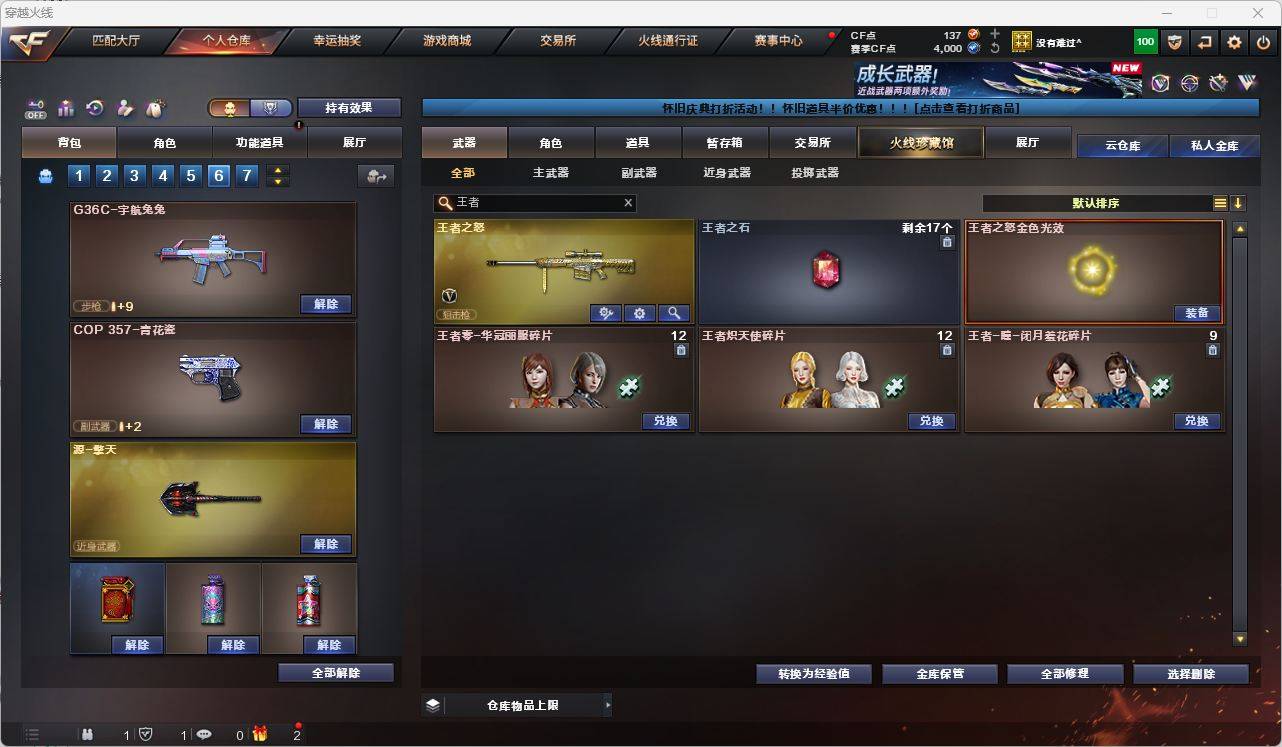Click the repair wrench icon on 王者之怒
The width and height of the screenshot is (1282, 747).
tap(607, 313)
